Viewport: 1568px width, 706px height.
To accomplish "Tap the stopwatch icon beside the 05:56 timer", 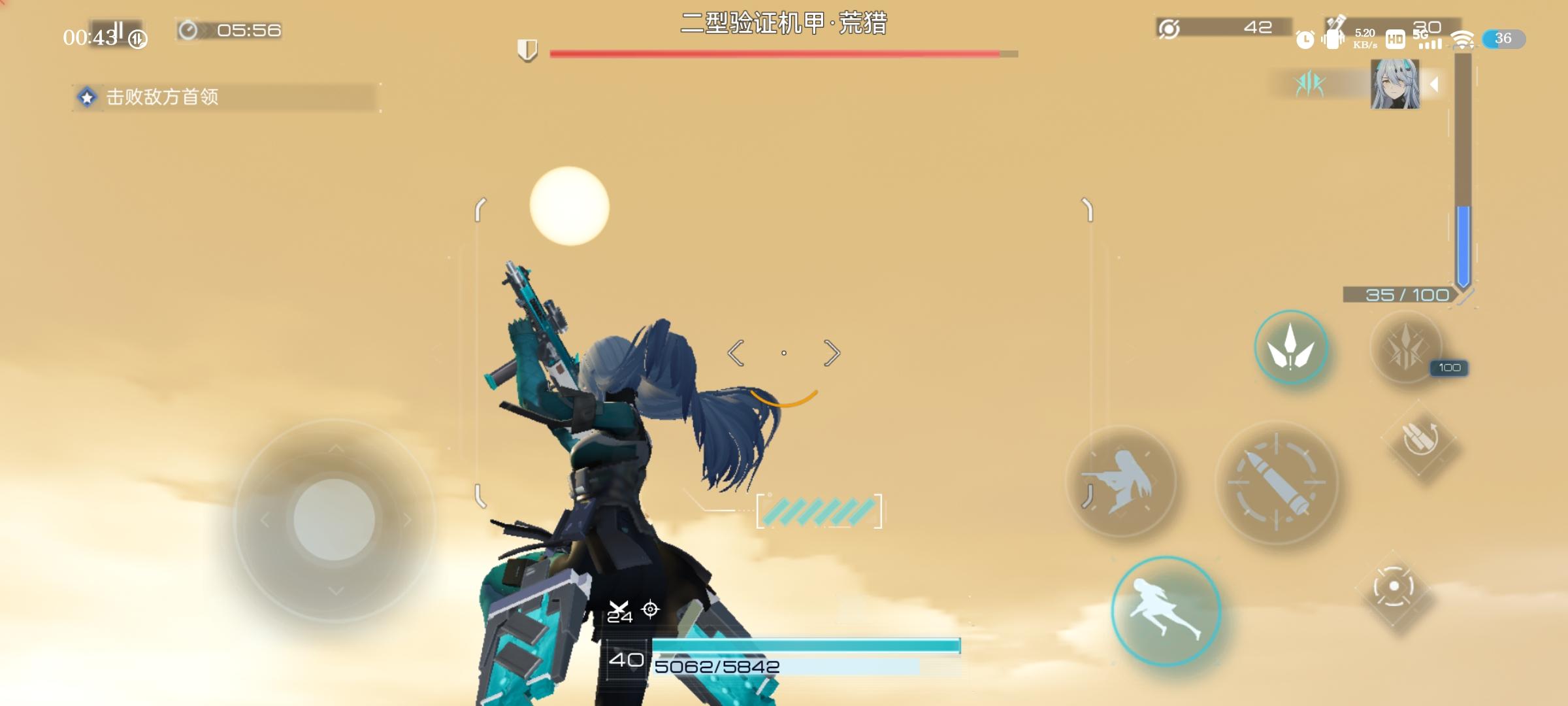I will (189, 29).
